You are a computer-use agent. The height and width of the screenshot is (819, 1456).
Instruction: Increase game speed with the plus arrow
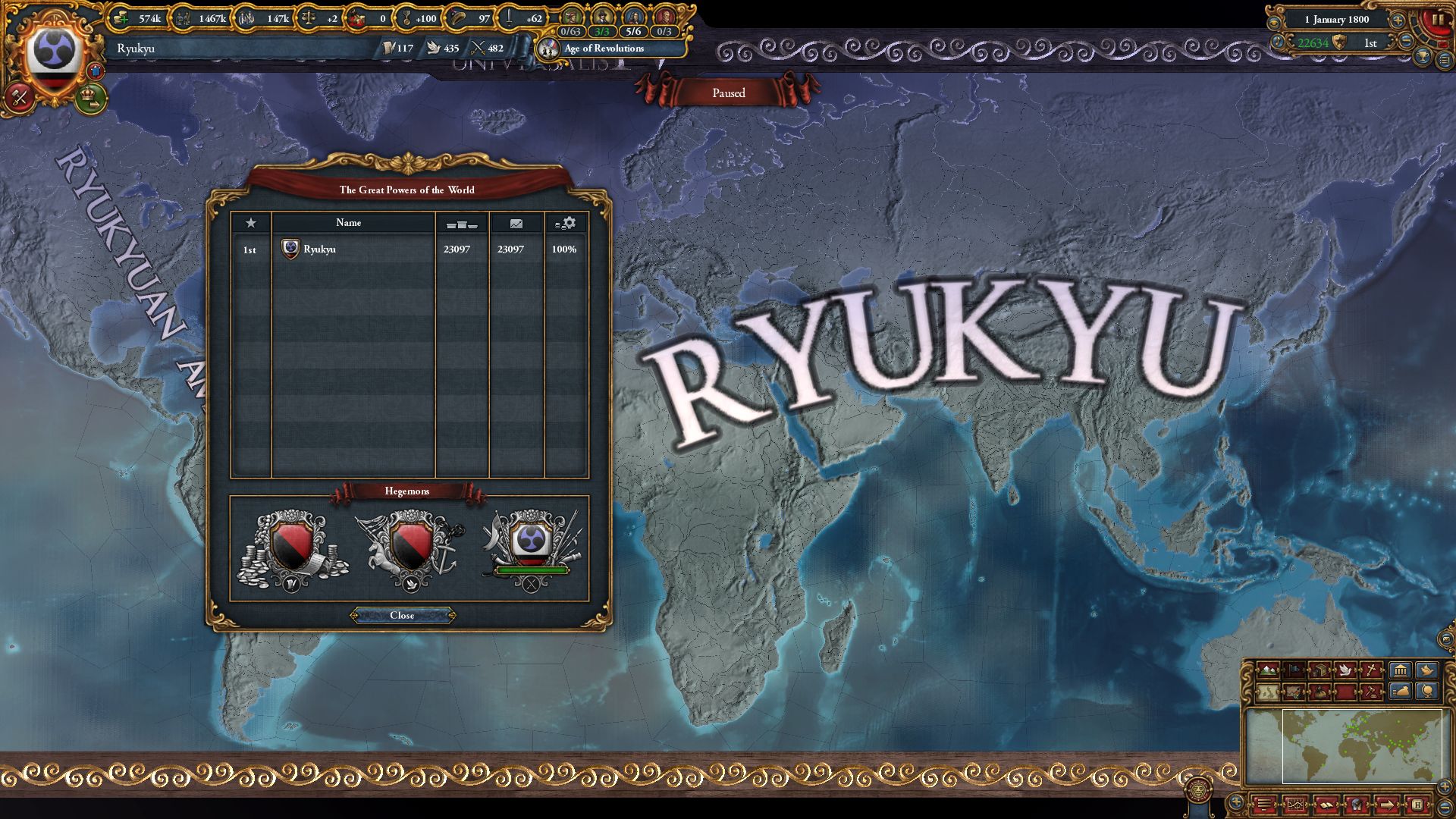tap(1398, 21)
